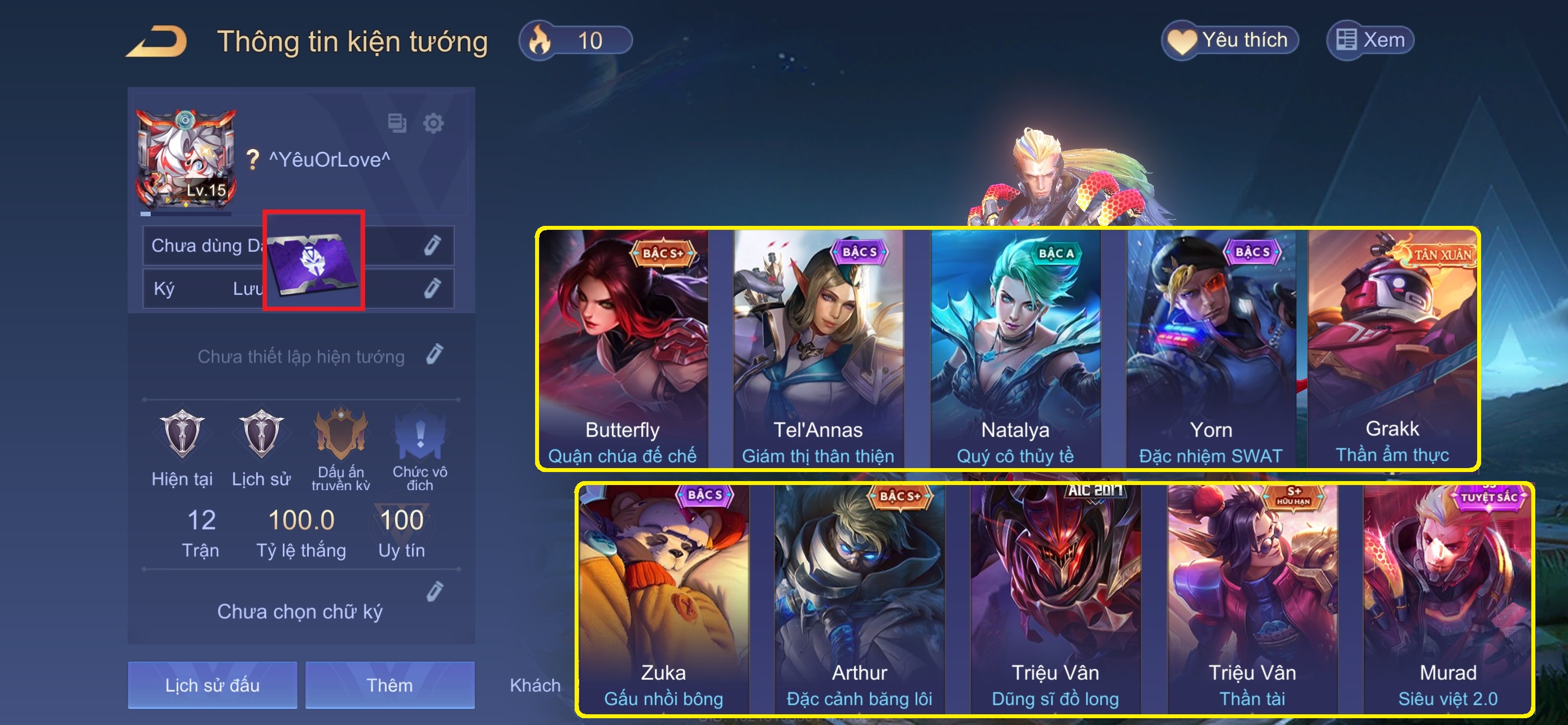Viewport: 1568px width, 725px height.
Task: Select the Grakk Thần ẩm thực card
Action: tap(1392, 348)
